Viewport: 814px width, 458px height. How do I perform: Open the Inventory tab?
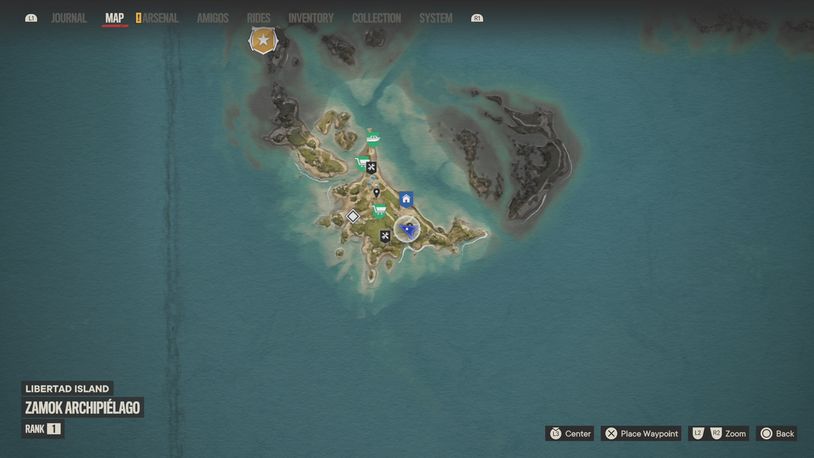tap(311, 18)
